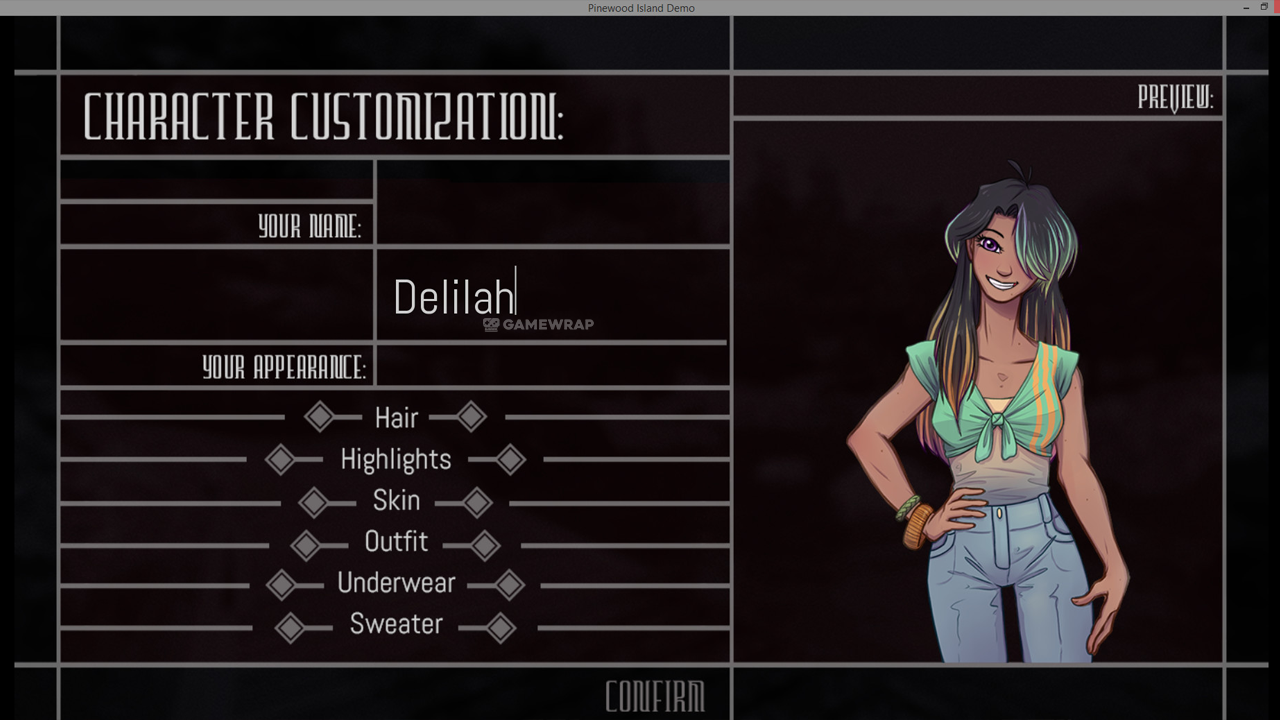Show the next Underwear option
Screen dimensions: 1280x720
pos(509,585)
